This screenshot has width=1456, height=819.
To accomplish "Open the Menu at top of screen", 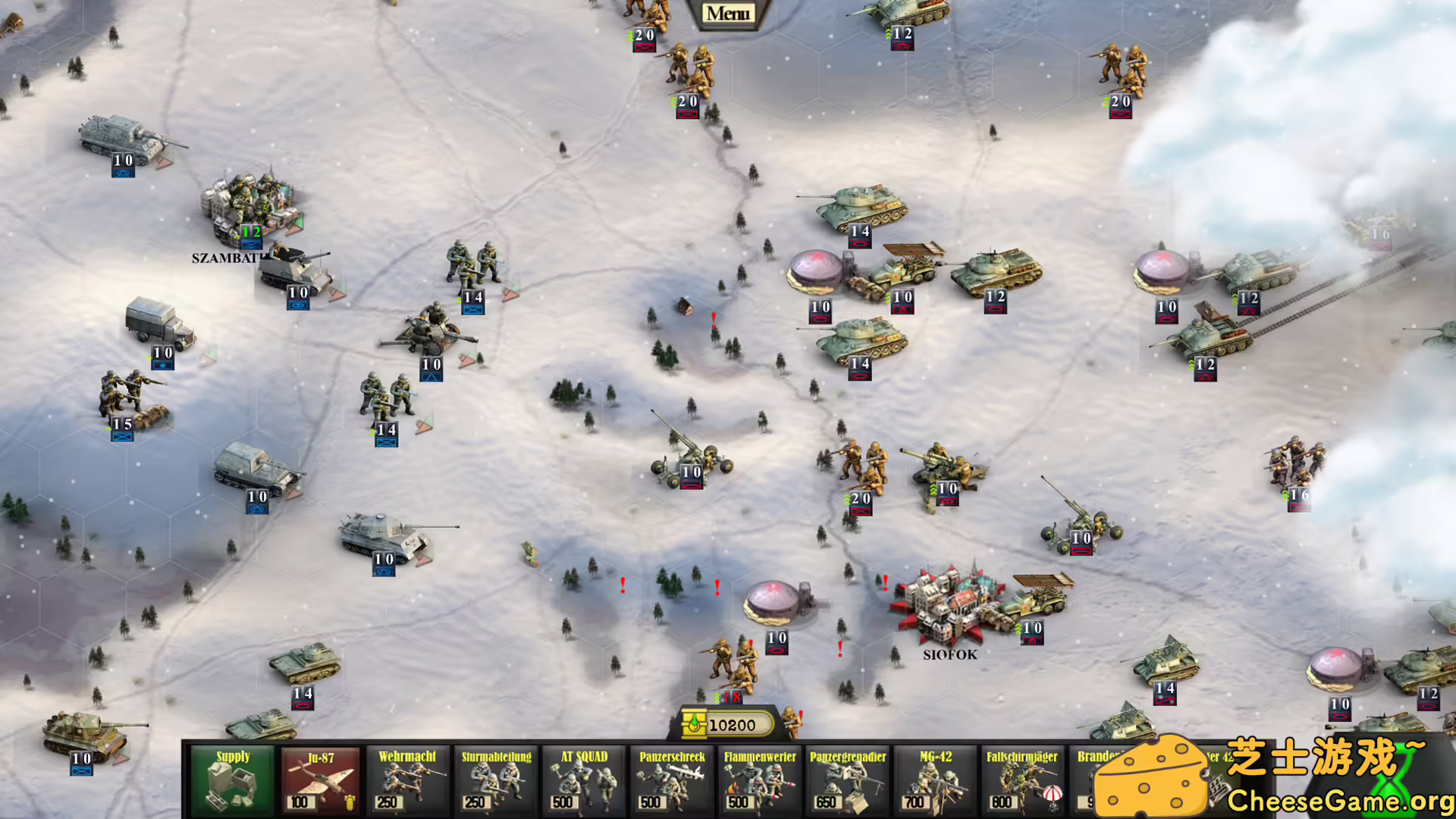I will (730, 12).
